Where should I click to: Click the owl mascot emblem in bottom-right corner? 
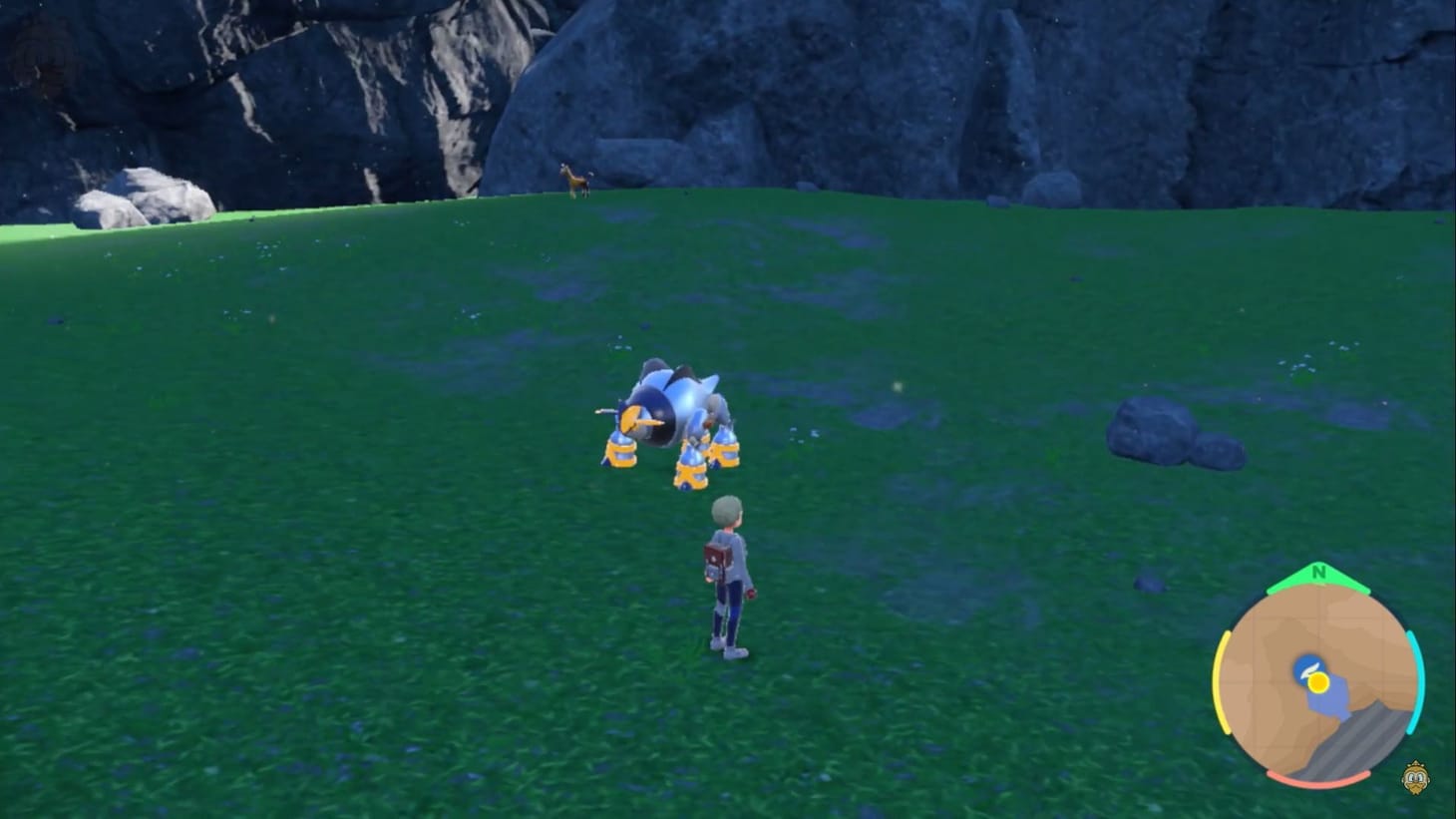pyautogui.click(x=1415, y=778)
